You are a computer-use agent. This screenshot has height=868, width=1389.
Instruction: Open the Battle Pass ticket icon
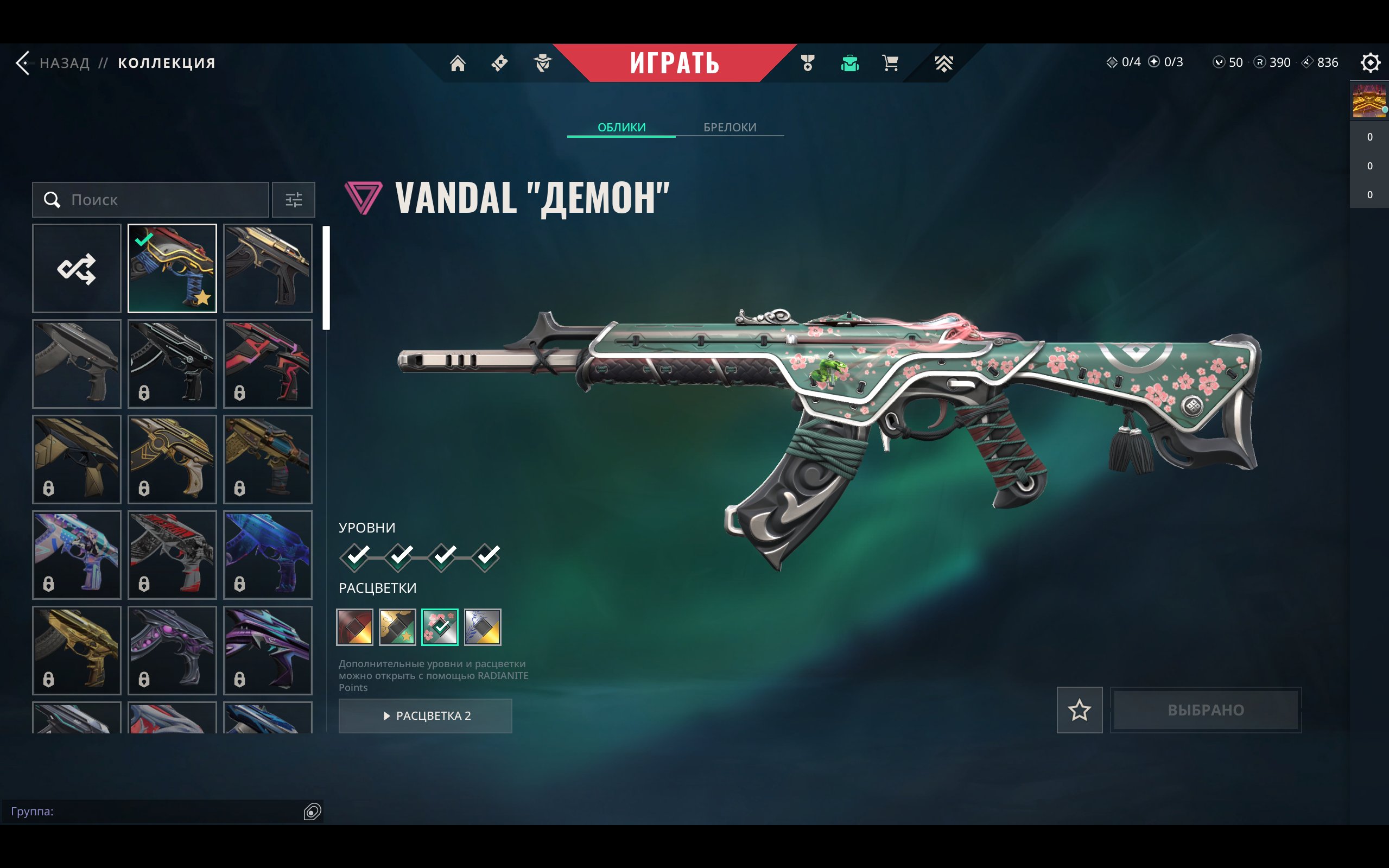499,63
